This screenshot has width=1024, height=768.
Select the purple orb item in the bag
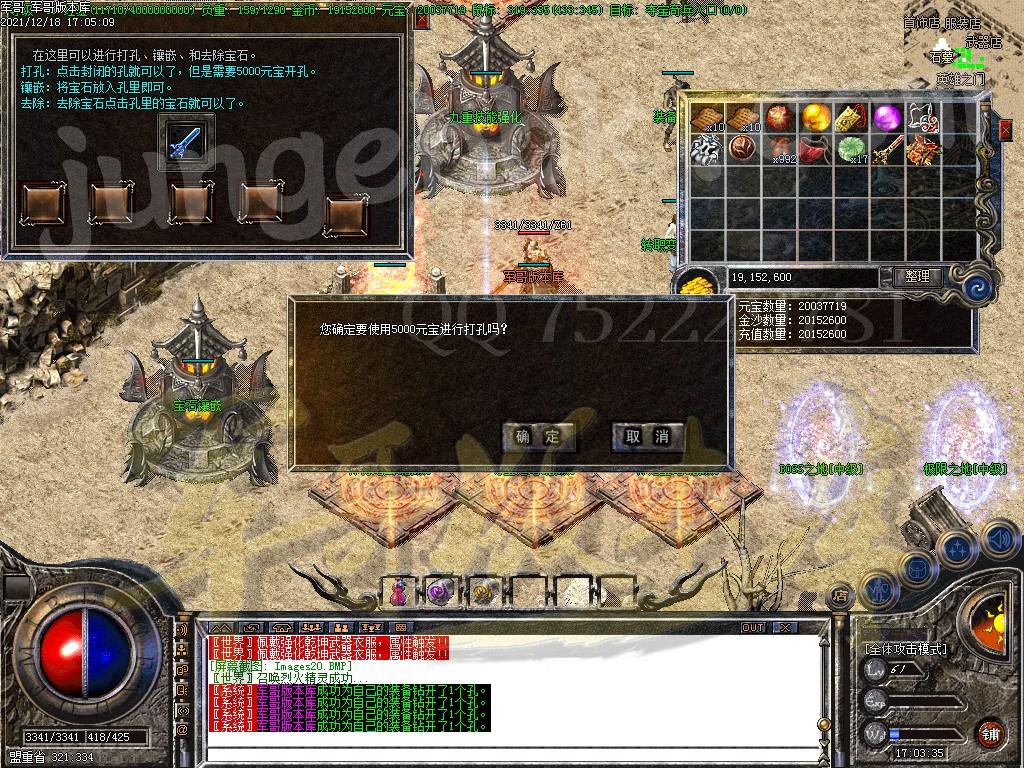tap(886, 118)
